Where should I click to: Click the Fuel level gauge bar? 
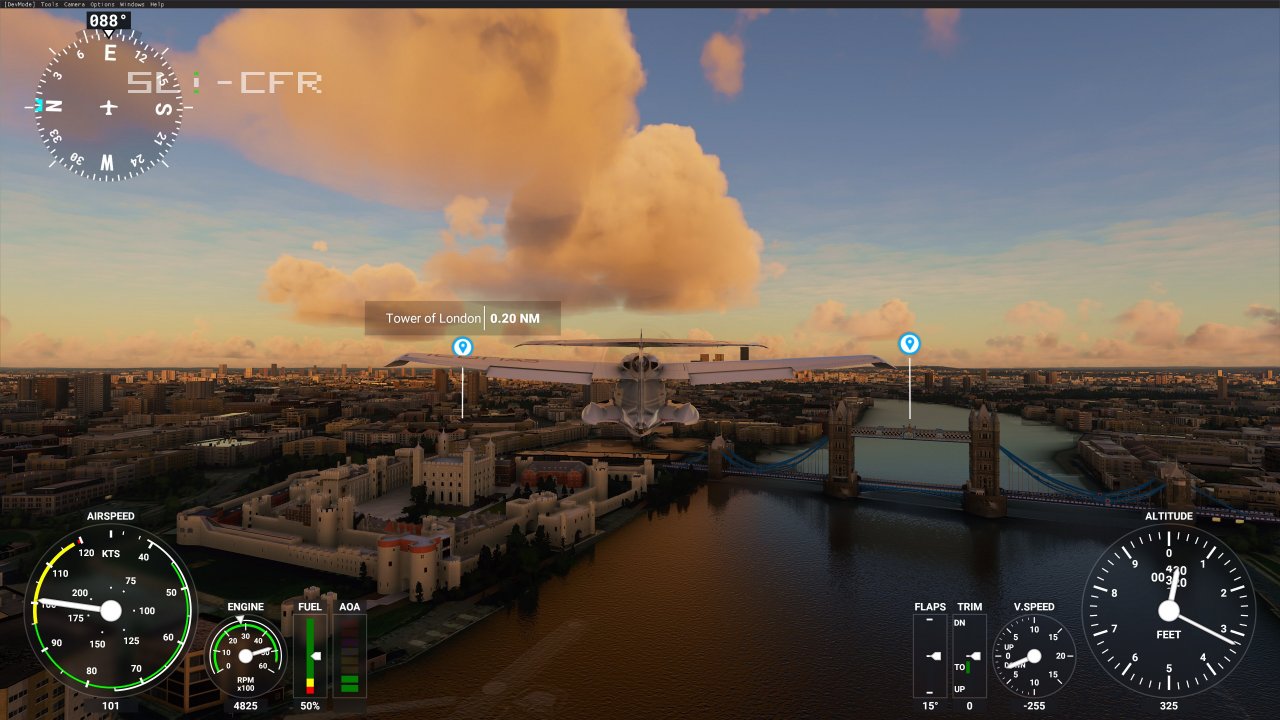coord(309,655)
